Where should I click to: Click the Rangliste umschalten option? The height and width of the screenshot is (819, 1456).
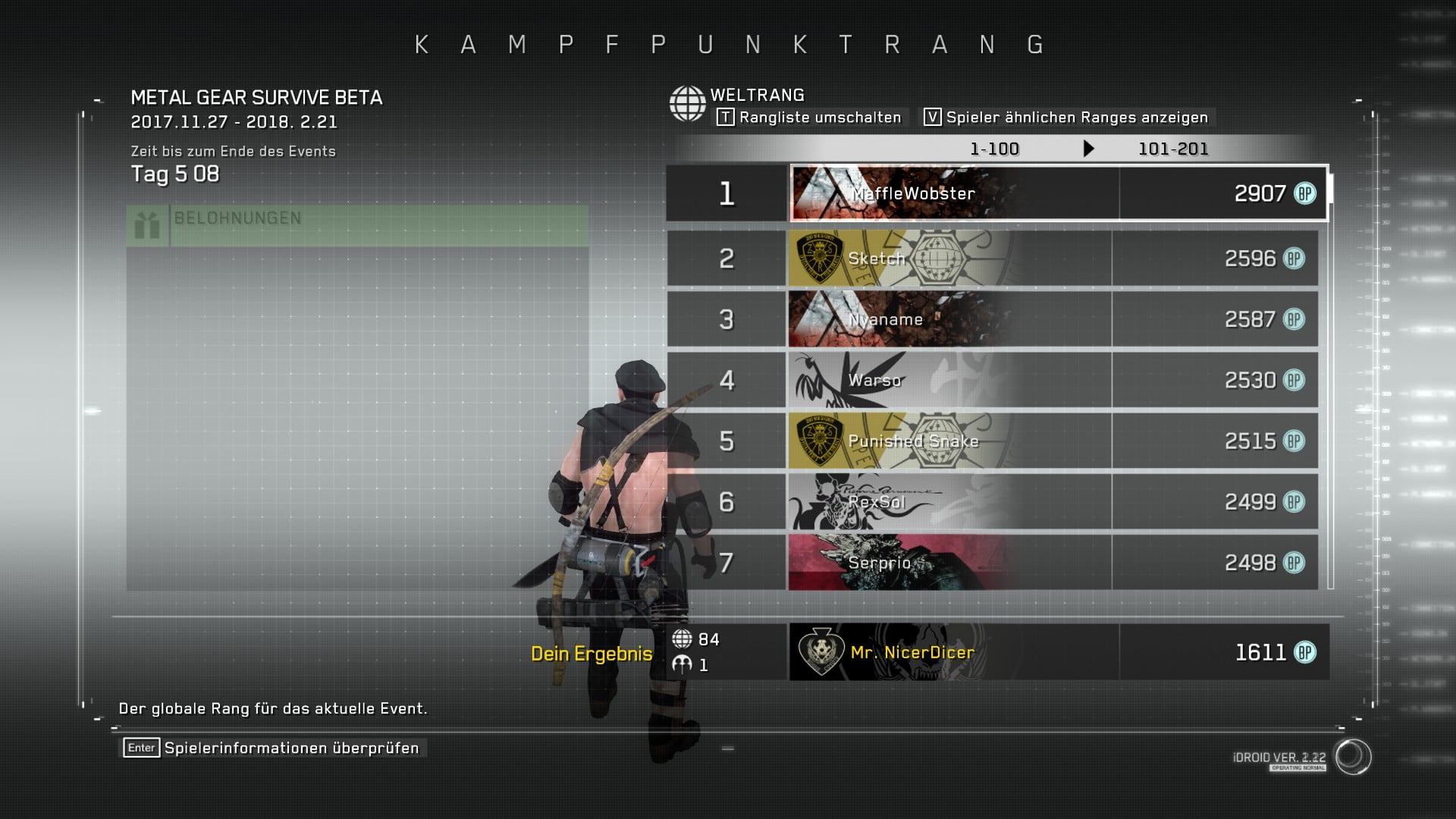coord(809,118)
